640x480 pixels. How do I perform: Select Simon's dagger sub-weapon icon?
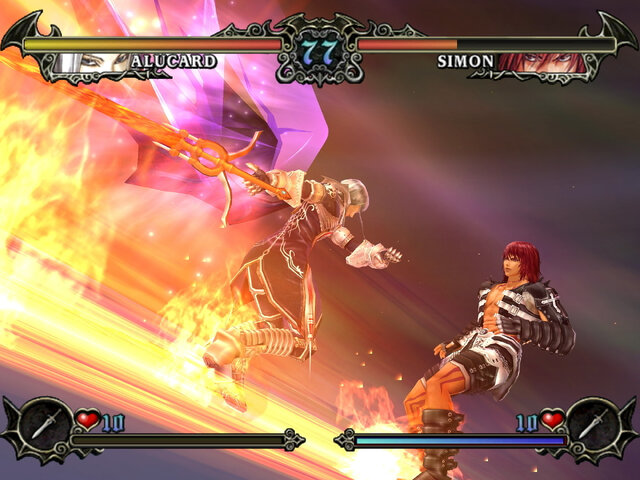point(596,423)
